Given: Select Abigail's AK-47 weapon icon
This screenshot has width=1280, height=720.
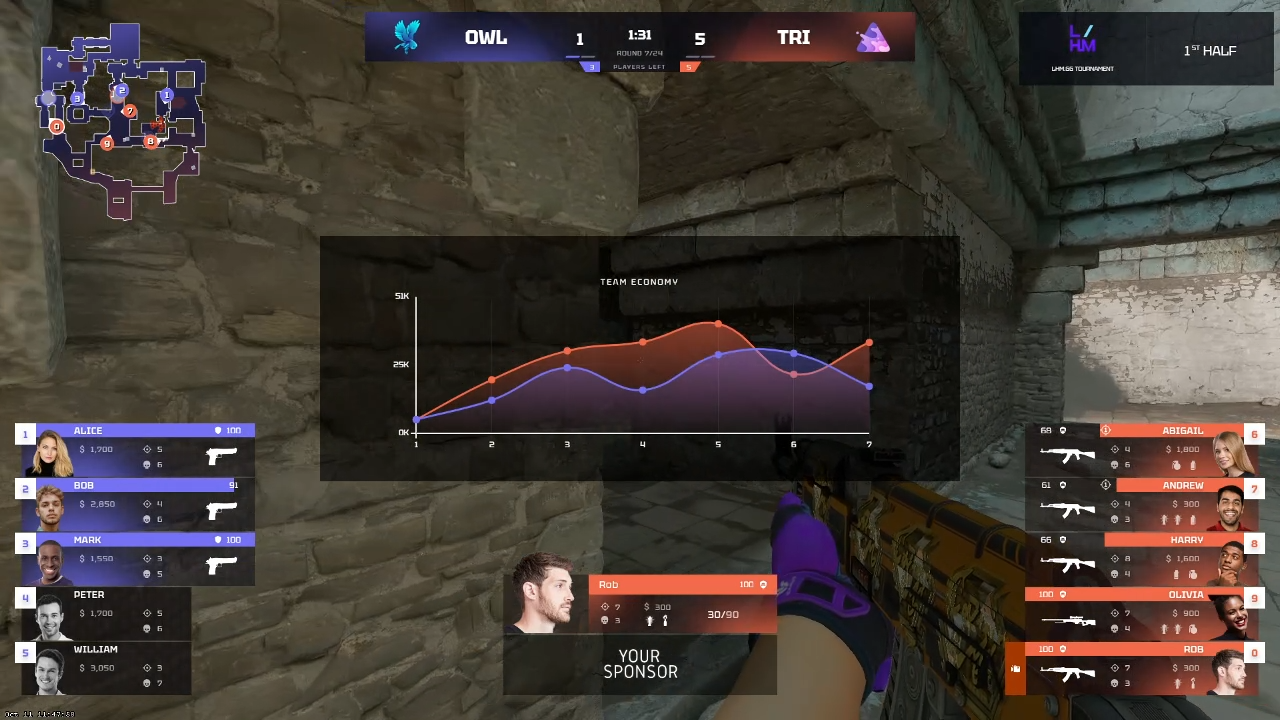Looking at the screenshot, I should click(1066, 453).
